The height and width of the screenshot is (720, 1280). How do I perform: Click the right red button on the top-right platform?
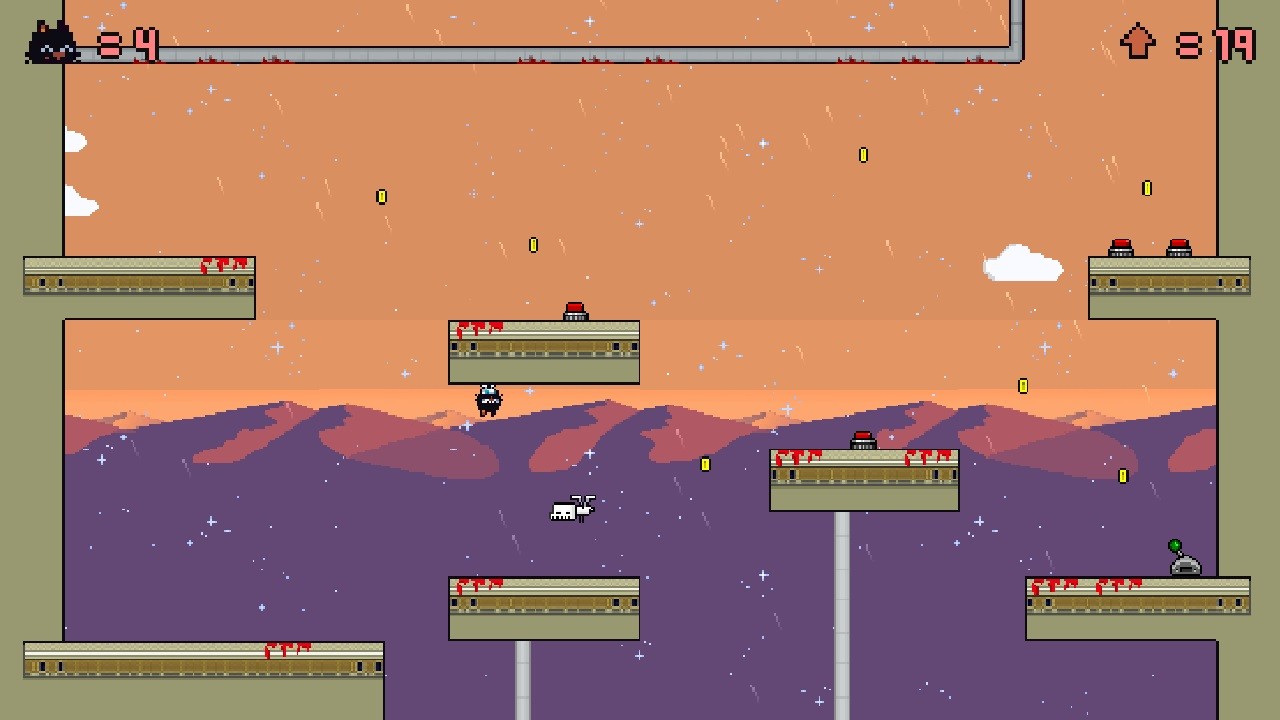click(x=1177, y=246)
